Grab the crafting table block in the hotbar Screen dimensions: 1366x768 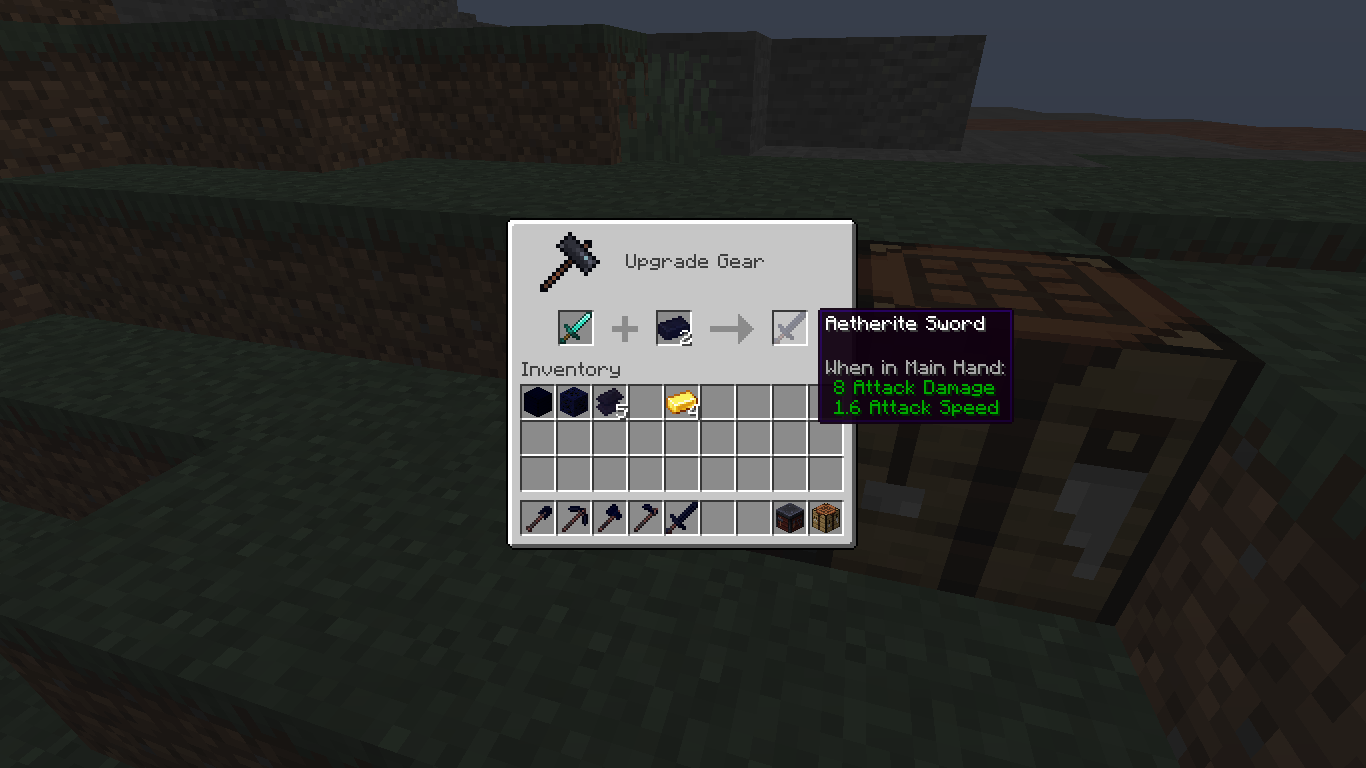click(827, 517)
